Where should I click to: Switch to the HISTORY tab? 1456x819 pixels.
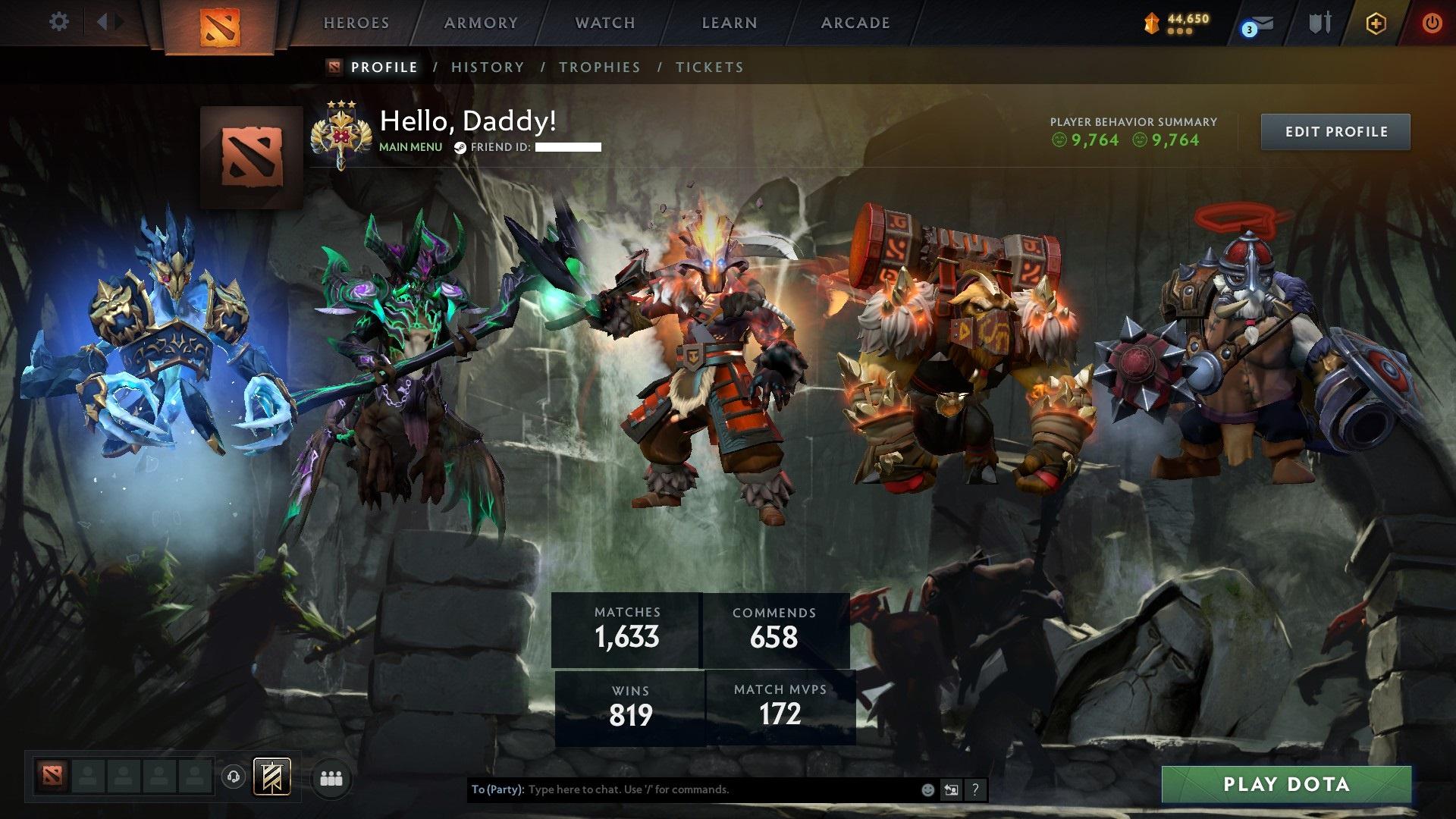pyautogui.click(x=487, y=67)
